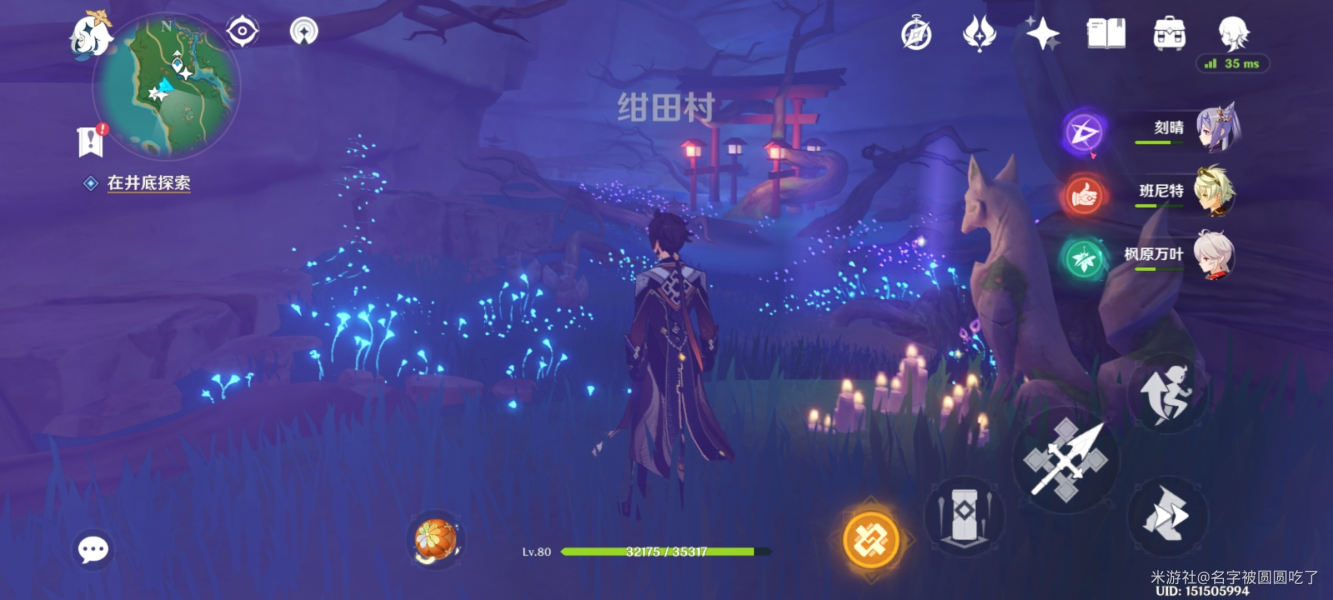
Task: Open the circular minimap
Action: pos(166,85)
